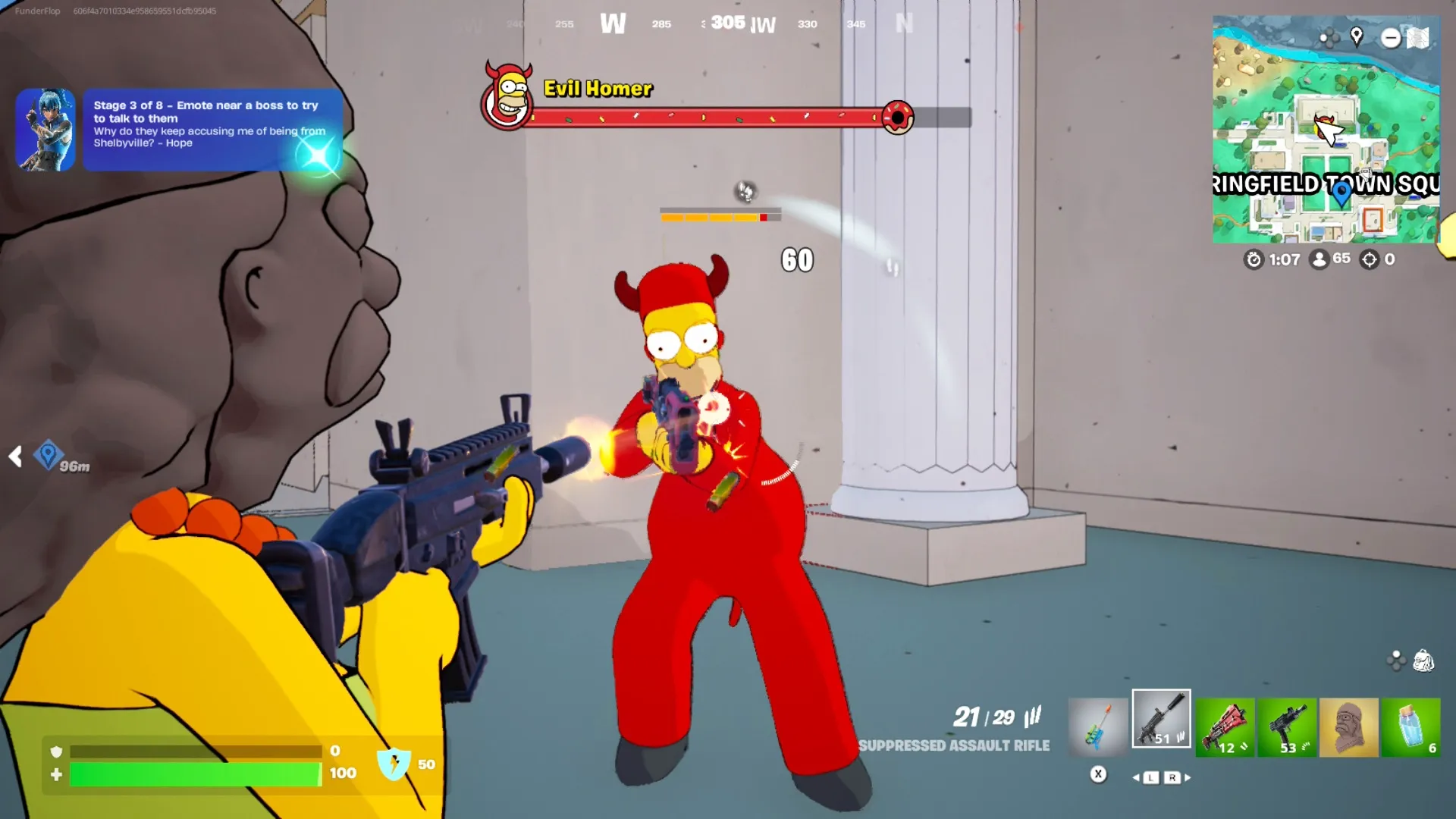The height and width of the screenshot is (819, 1456).
Task: Click the Evil Homer boss portrait
Action: pos(507,96)
